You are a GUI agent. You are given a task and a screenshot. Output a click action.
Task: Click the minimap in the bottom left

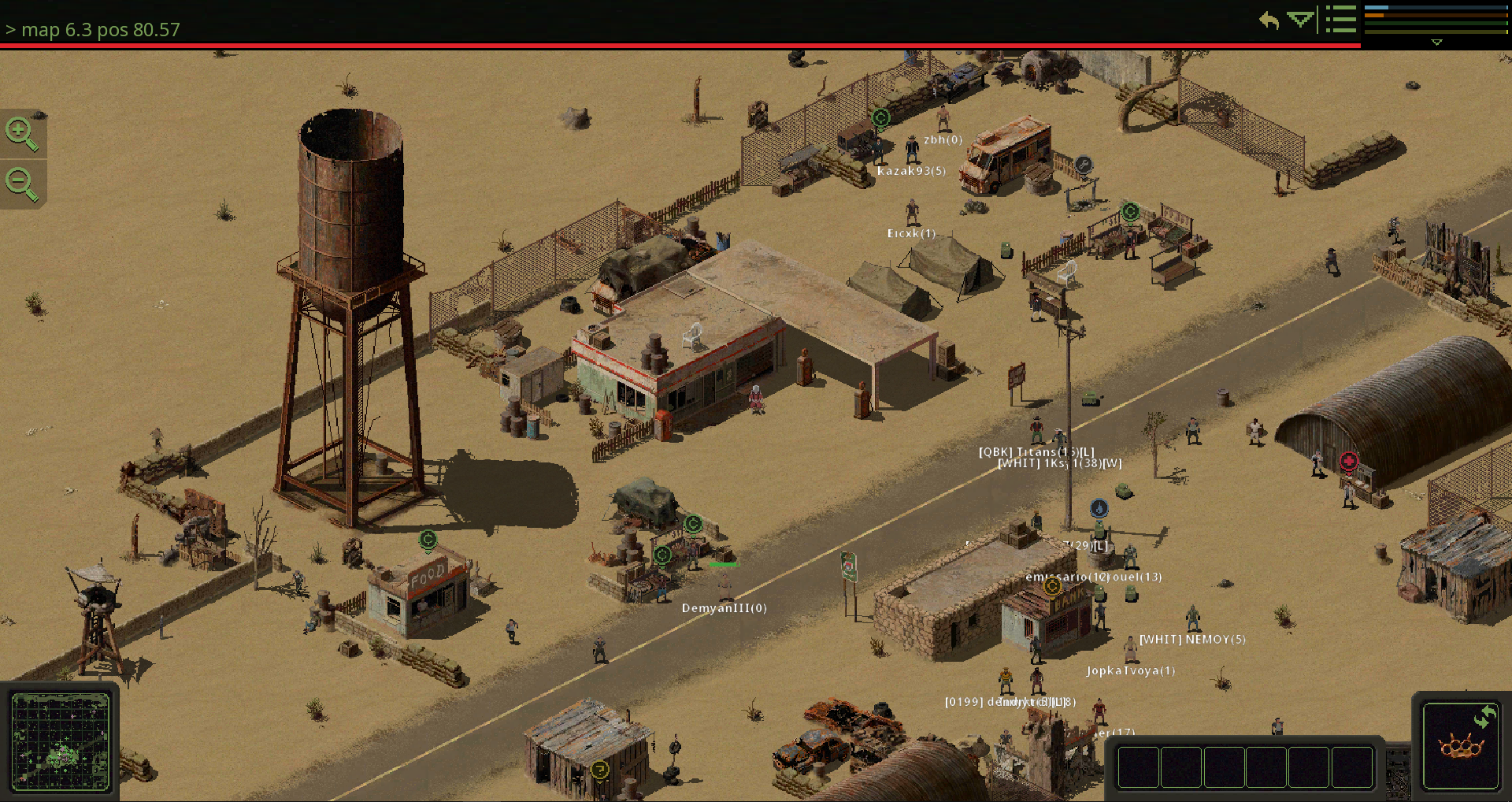click(61, 742)
